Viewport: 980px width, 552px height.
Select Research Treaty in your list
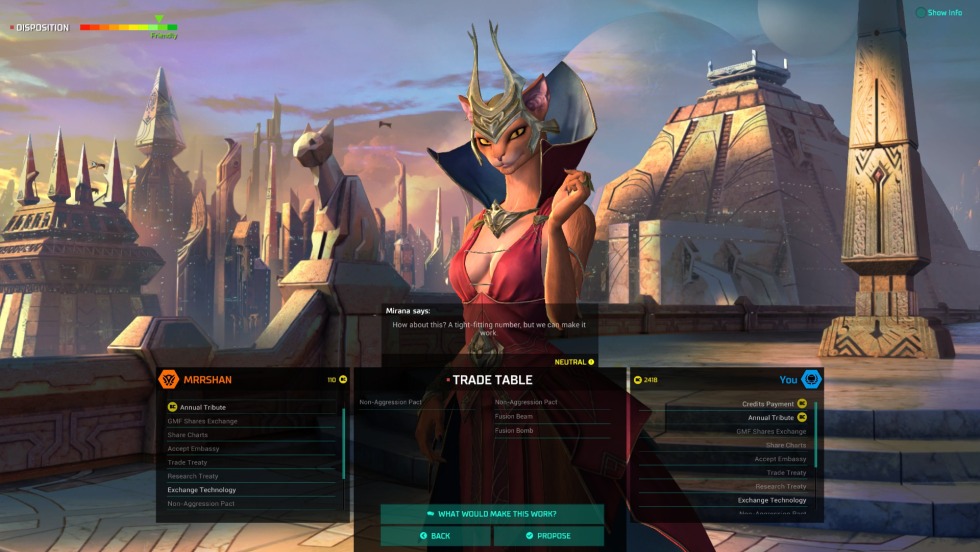[x=780, y=486]
